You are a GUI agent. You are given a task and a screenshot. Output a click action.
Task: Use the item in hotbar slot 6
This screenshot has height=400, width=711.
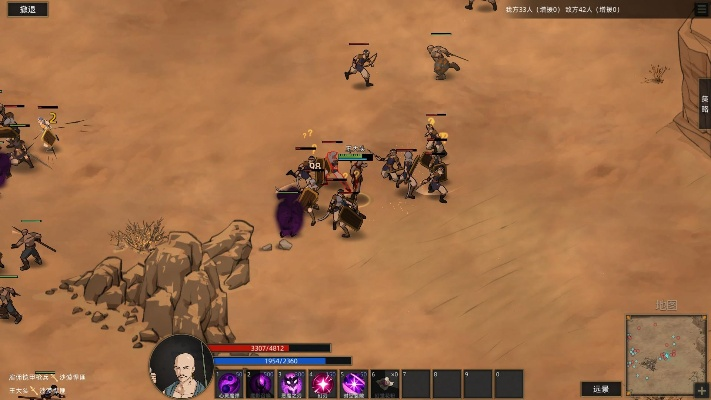[x=385, y=384]
